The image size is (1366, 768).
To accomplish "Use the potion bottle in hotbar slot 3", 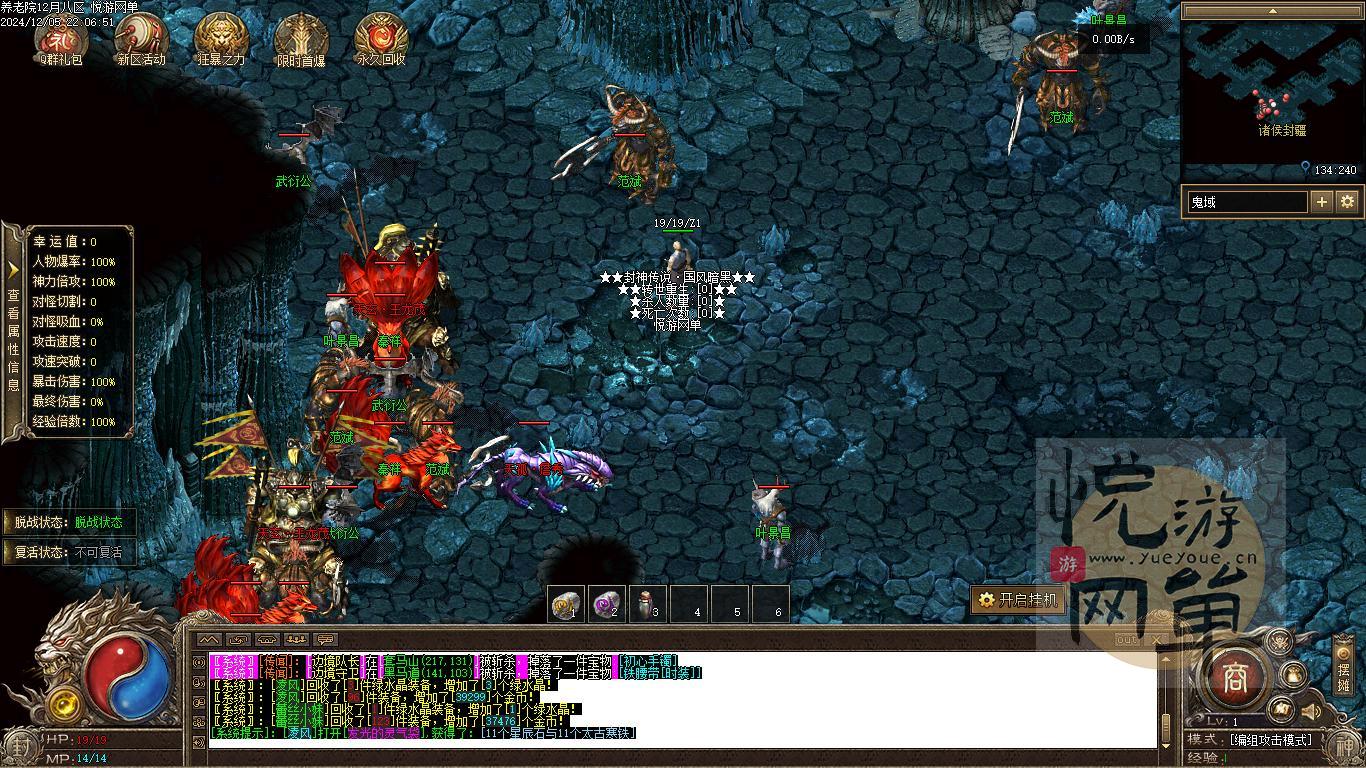I will pos(648,604).
